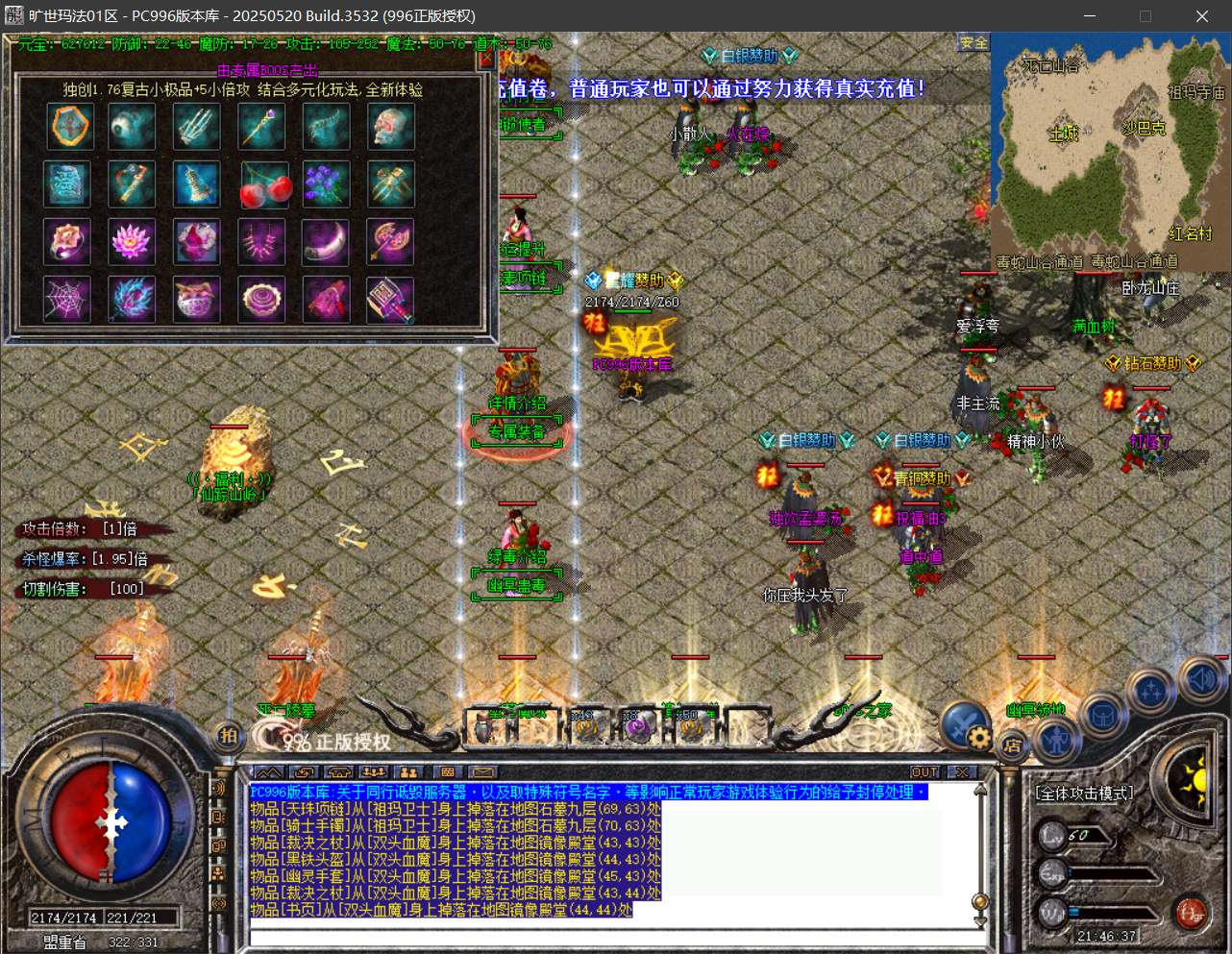
Task: Switch the 全体攻击模式 attack mode
Action: coord(1084,793)
